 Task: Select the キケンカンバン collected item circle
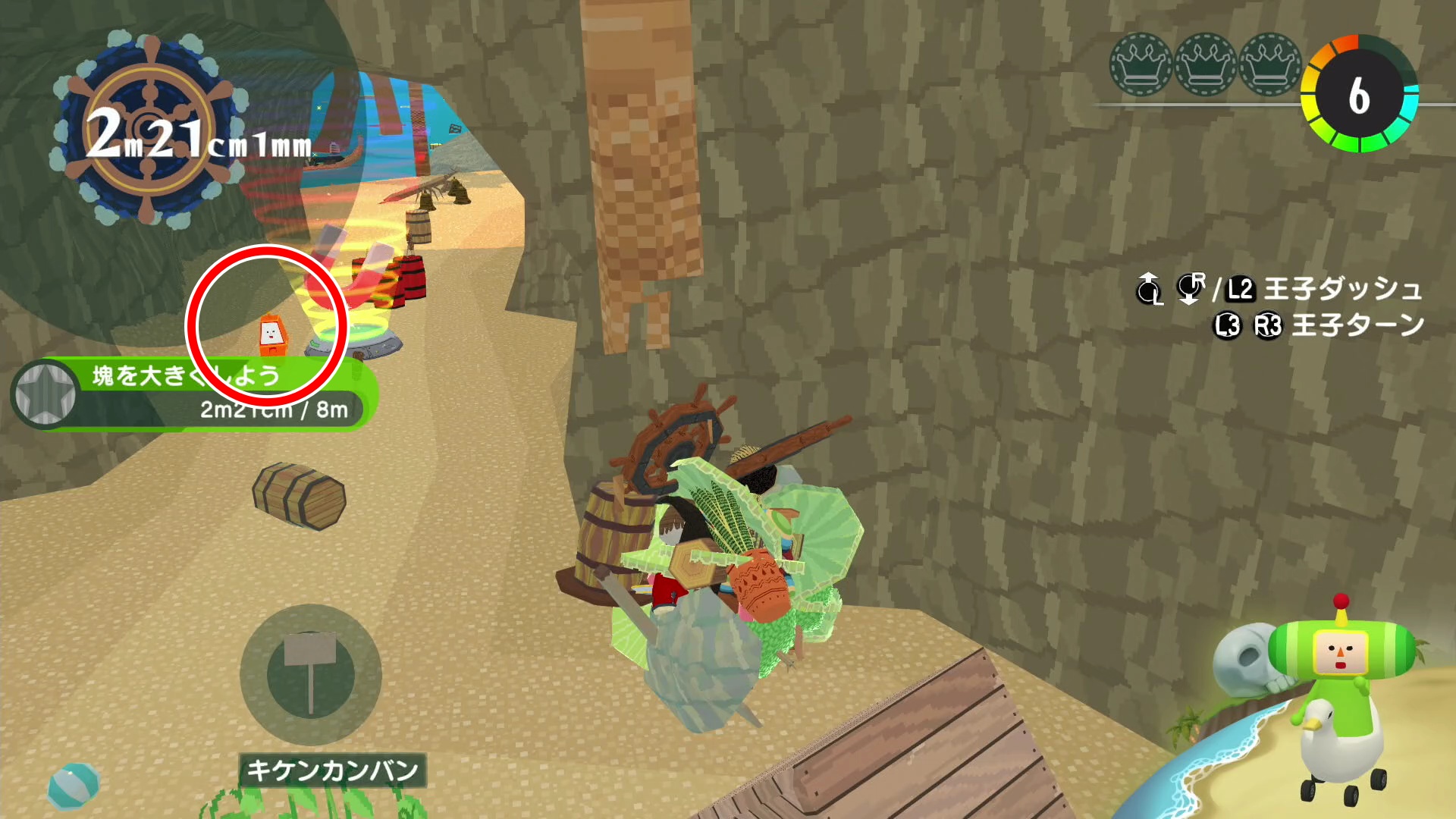[310, 674]
